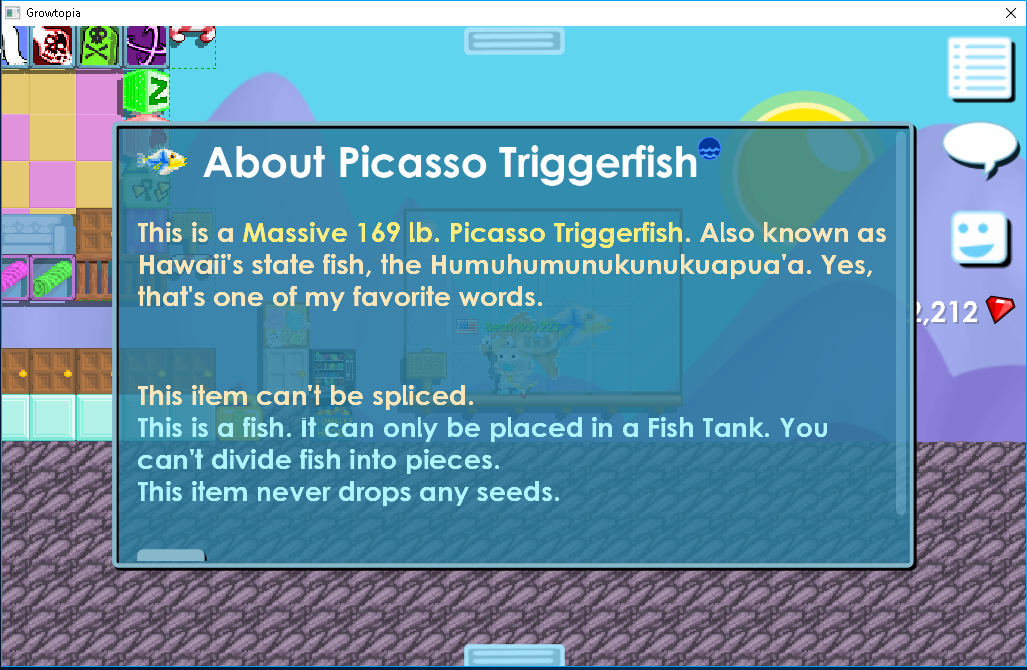Open the lined menu list icon
1027x670 pixels.
click(980, 69)
